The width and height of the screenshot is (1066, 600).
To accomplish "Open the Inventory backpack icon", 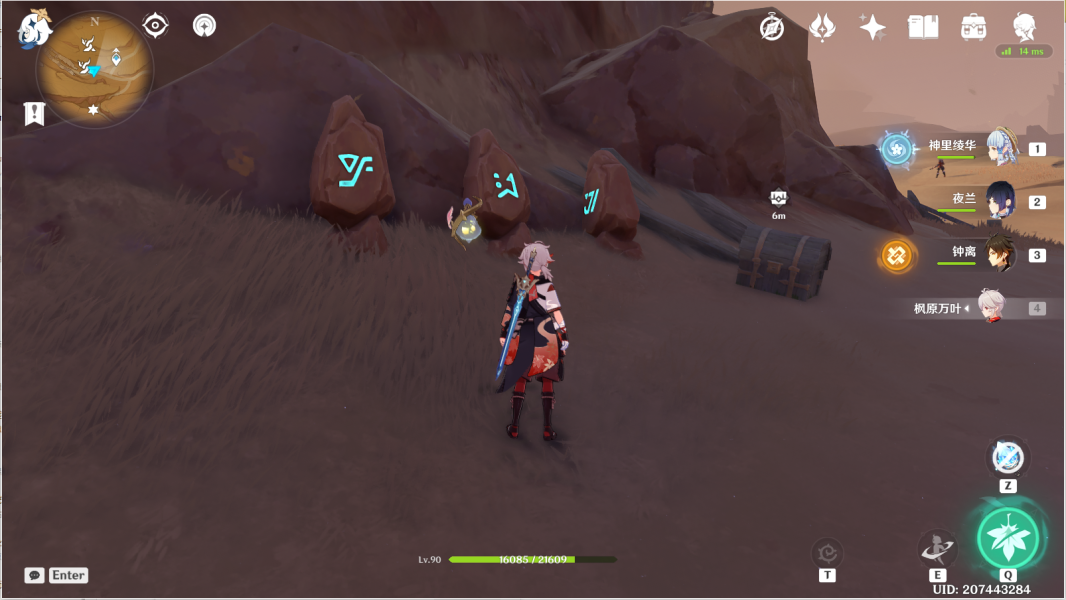I will [x=972, y=28].
